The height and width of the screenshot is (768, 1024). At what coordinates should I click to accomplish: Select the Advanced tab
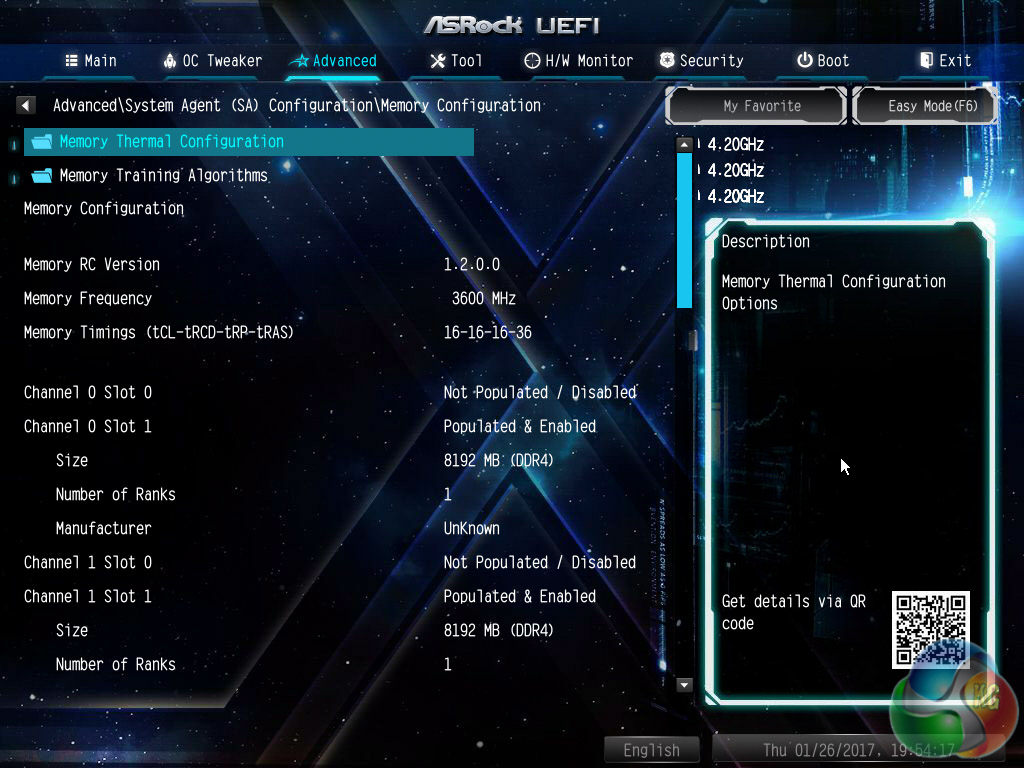tap(333, 61)
